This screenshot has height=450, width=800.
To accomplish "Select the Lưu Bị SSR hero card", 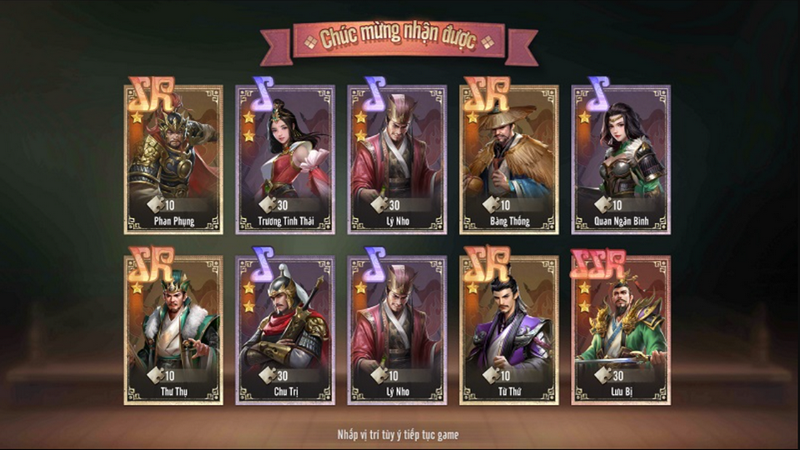I will [x=621, y=330].
